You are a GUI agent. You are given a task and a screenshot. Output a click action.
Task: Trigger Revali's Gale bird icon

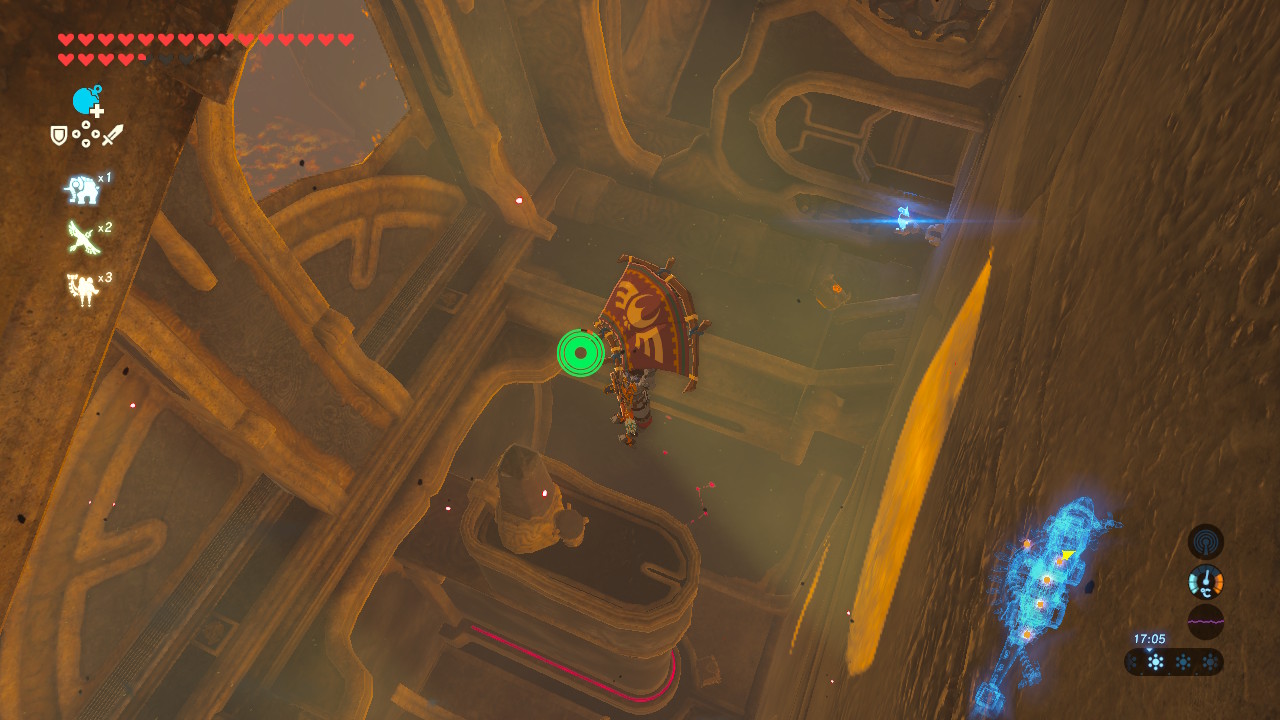(81, 238)
